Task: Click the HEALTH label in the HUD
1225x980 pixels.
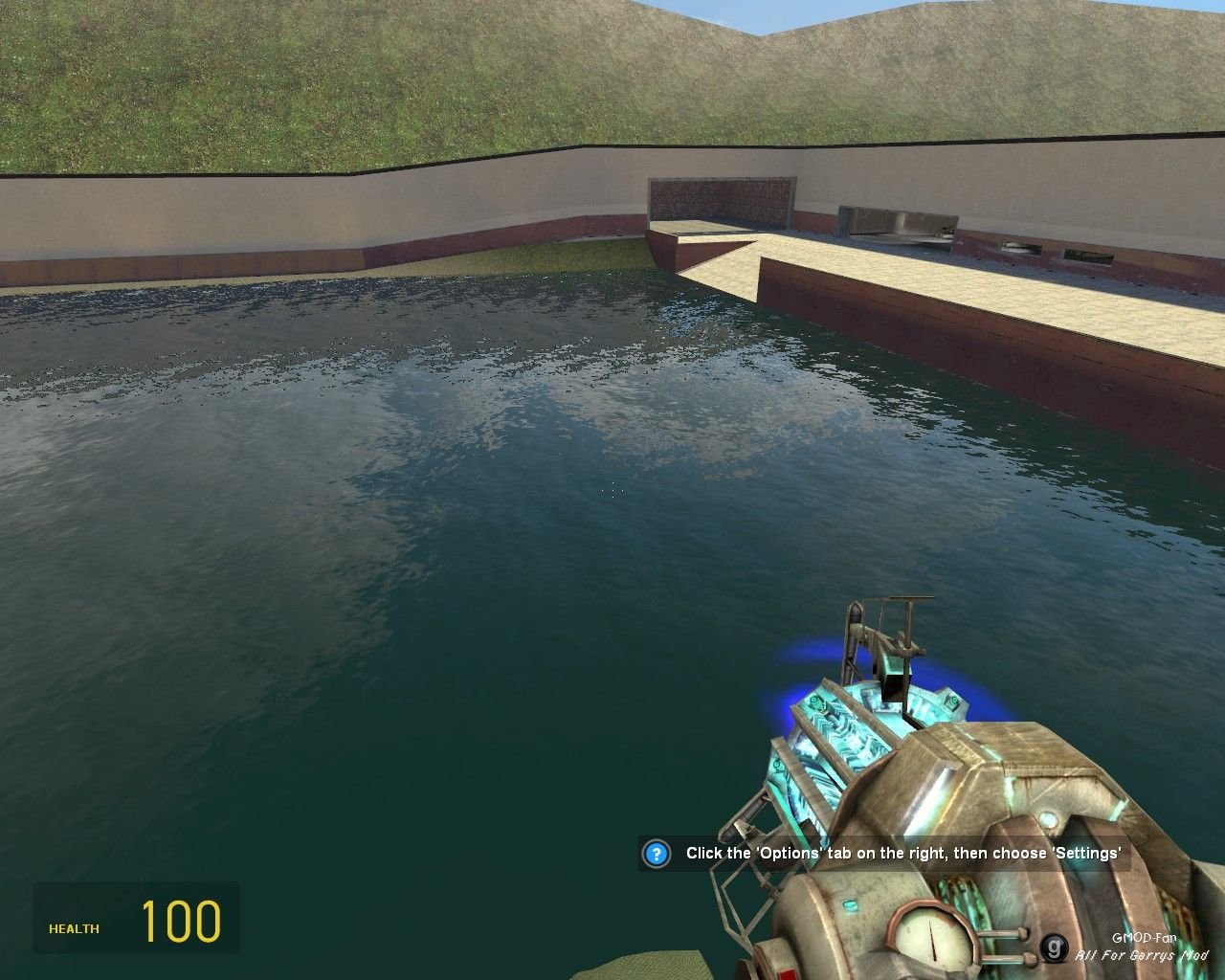Action: pyautogui.click(x=74, y=928)
